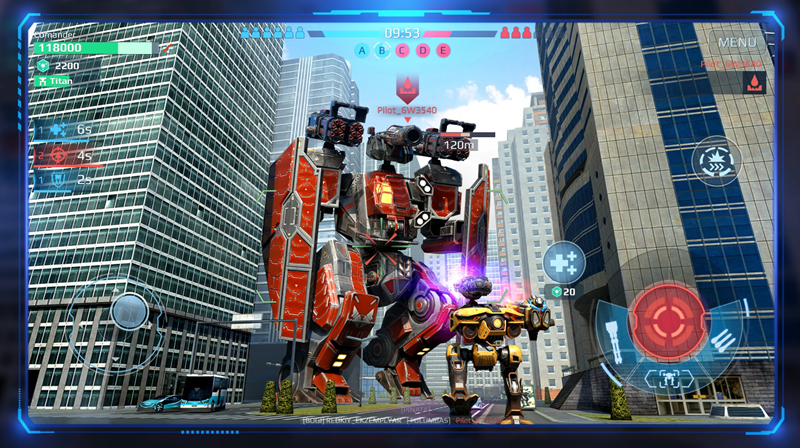Select beacon D indicator
Image resolution: width=800 pixels, height=448 pixels.
point(422,50)
